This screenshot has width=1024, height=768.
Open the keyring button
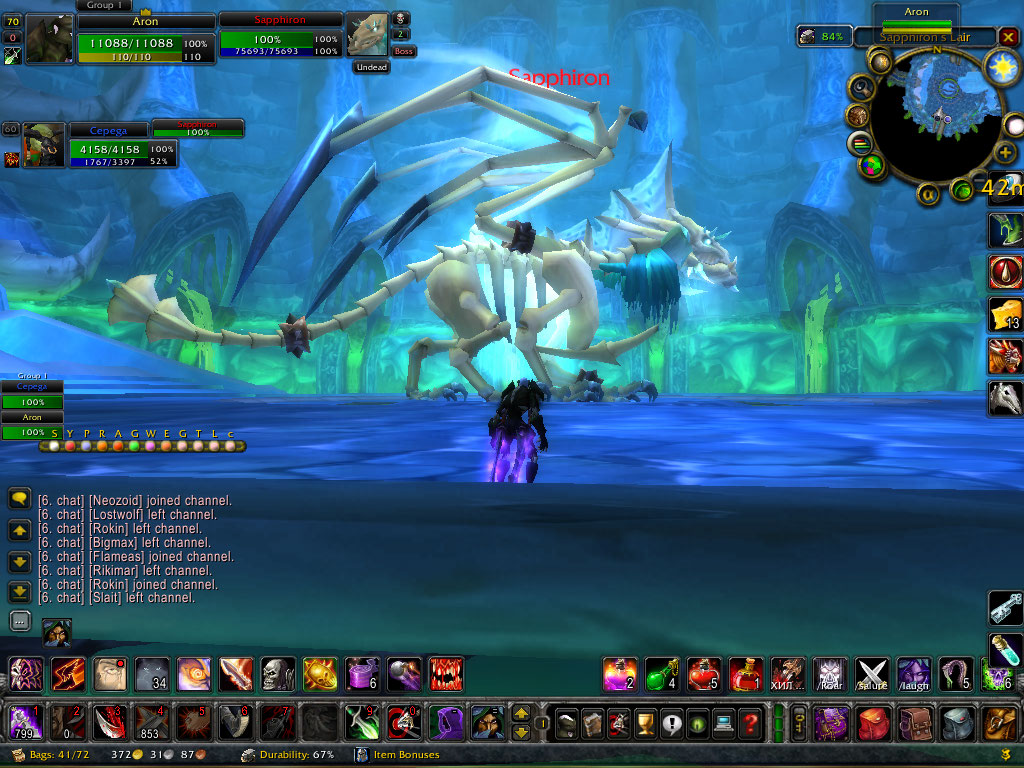(x=800, y=721)
